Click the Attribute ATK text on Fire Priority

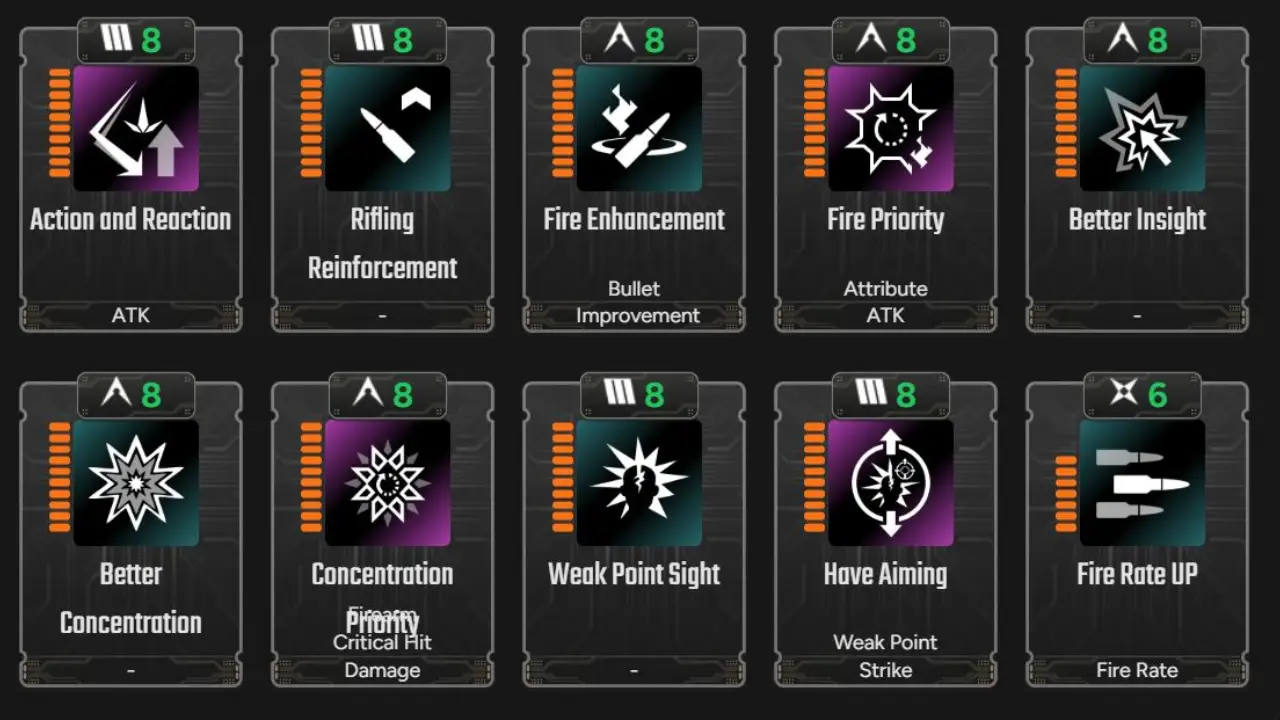[885, 301]
